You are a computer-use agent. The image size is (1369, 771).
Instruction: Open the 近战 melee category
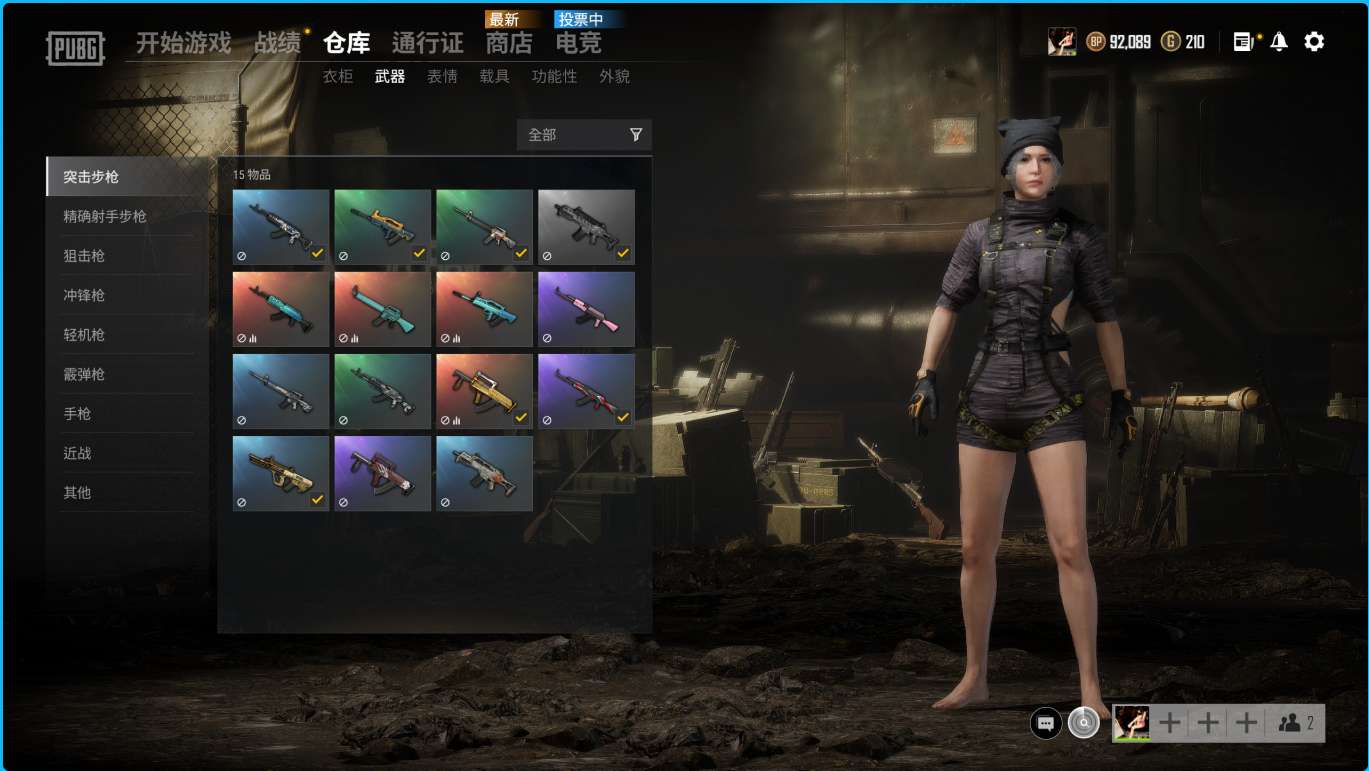[x=77, y=453]
